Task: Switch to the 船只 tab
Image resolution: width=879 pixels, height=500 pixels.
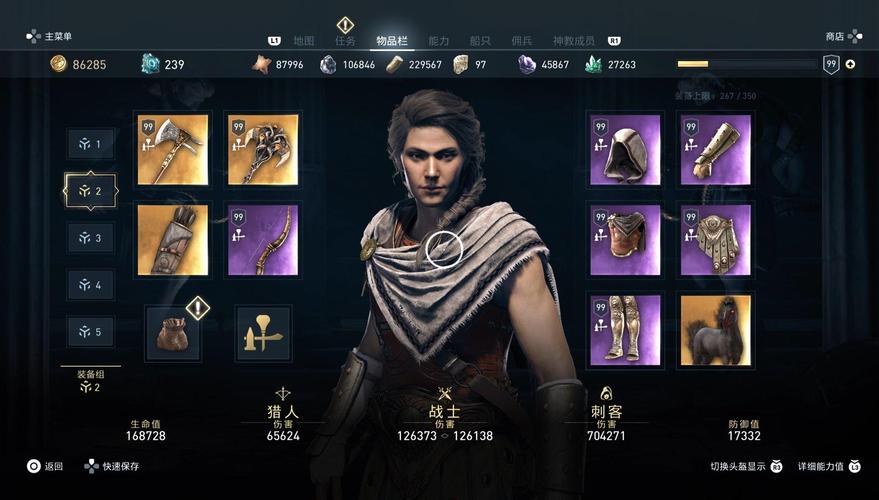Action: tap(480, 41)
